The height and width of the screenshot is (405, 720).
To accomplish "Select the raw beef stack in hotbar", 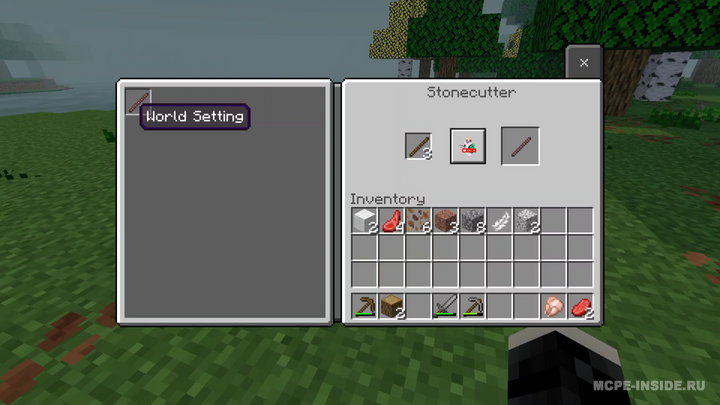I will coord(580,306).
